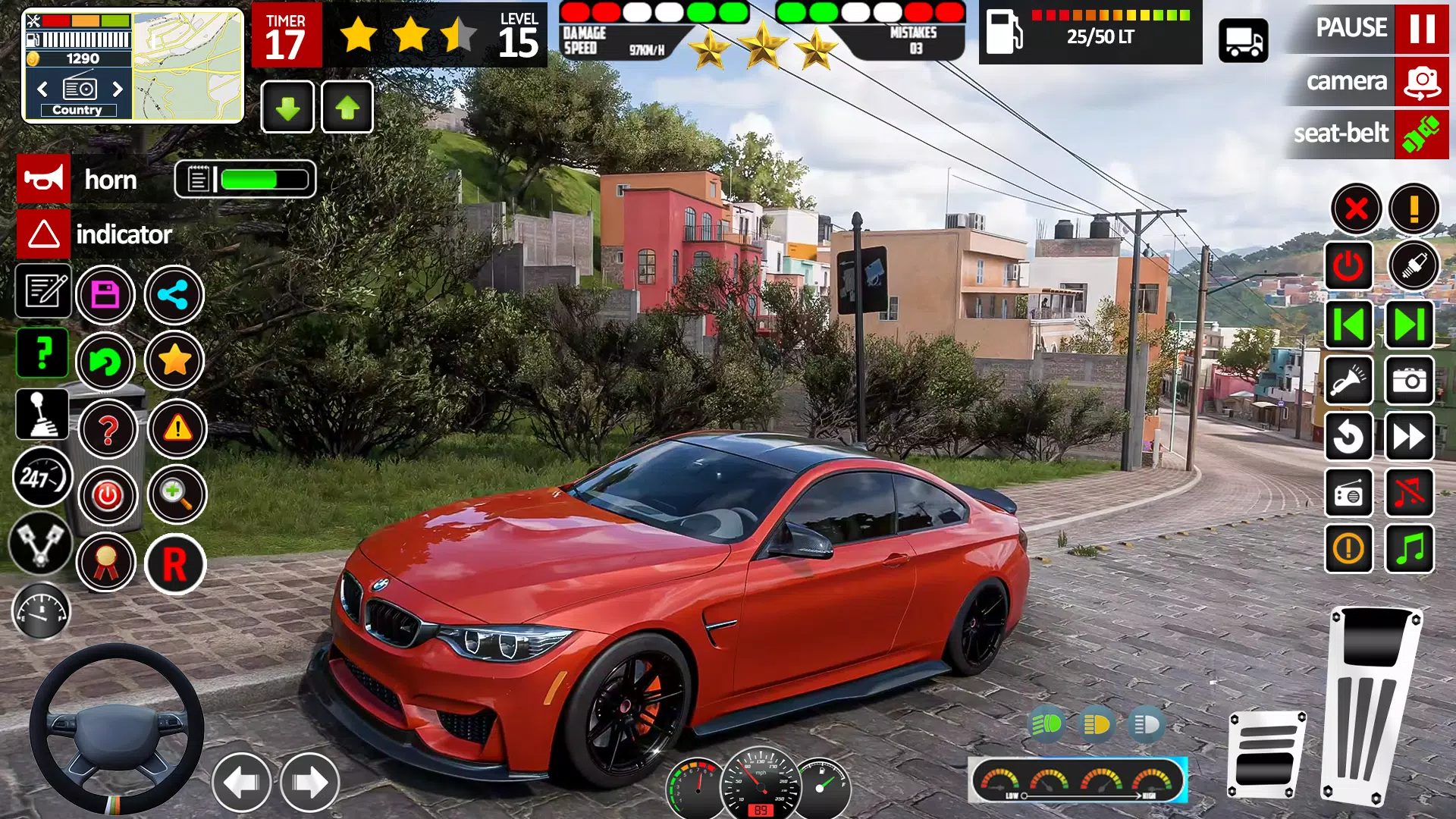
Task: Open the minimap
Action: point(187,66)
